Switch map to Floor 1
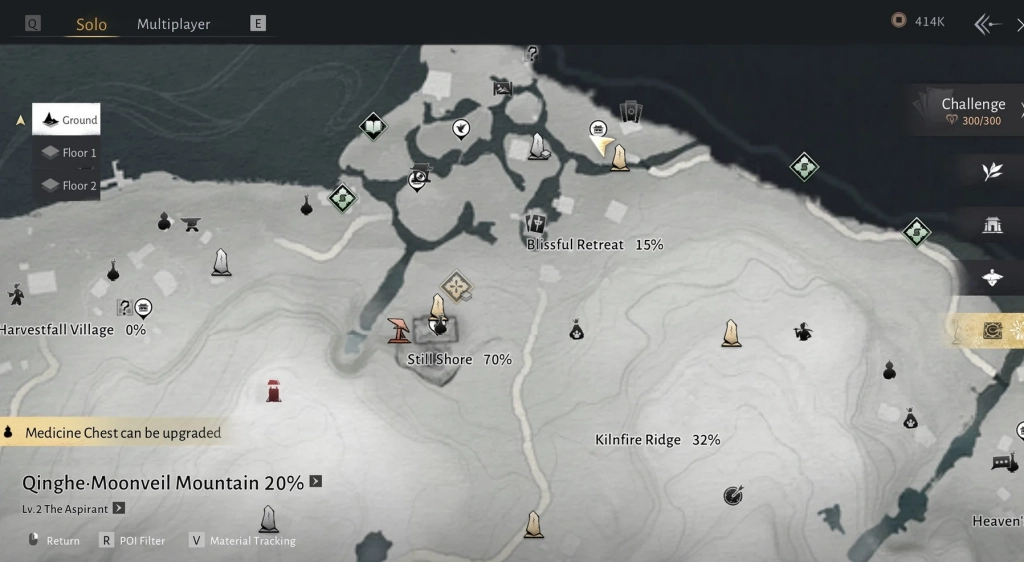 pos(67,153)
